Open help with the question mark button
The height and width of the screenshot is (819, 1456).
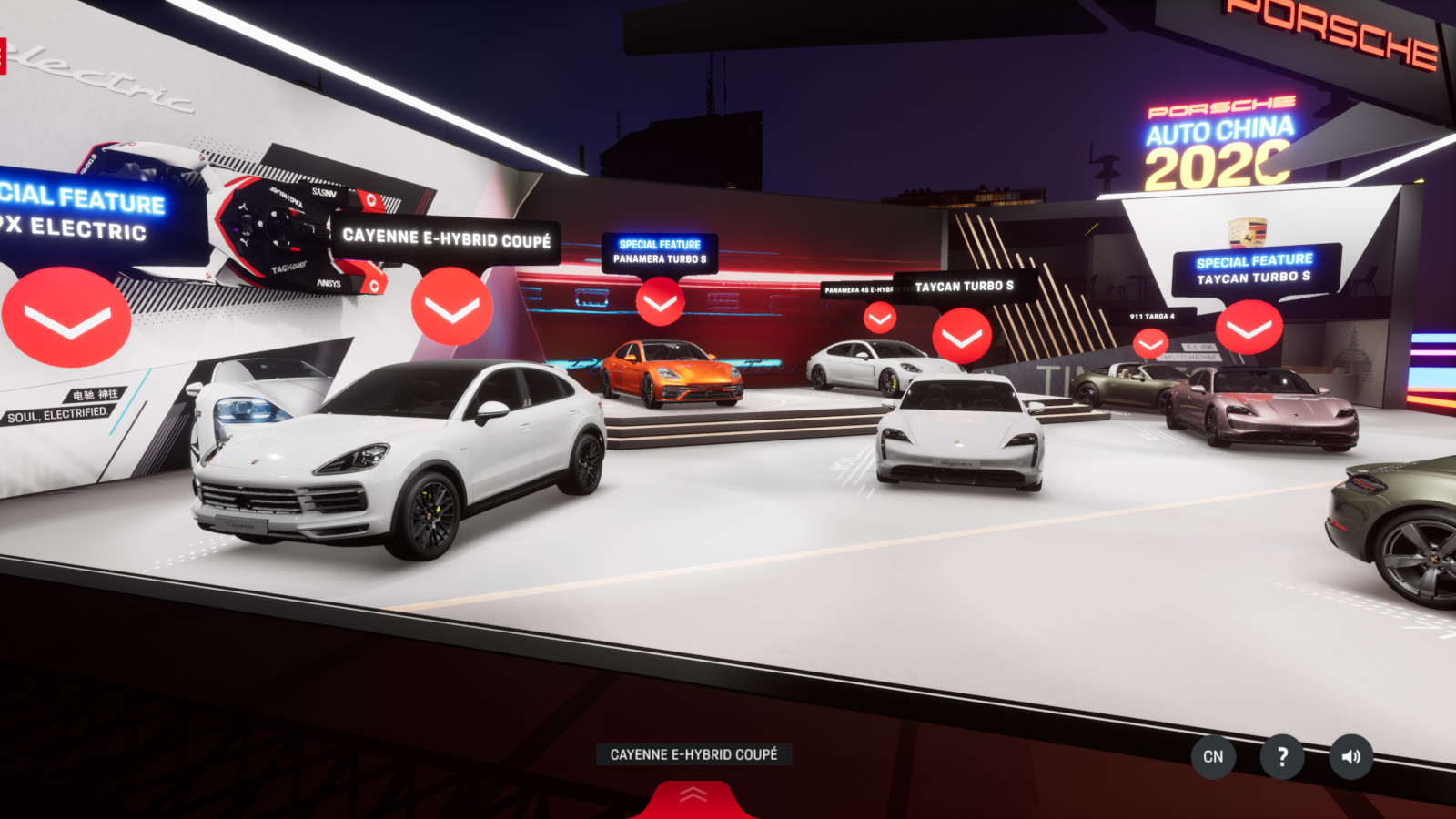pos(1282,756)
